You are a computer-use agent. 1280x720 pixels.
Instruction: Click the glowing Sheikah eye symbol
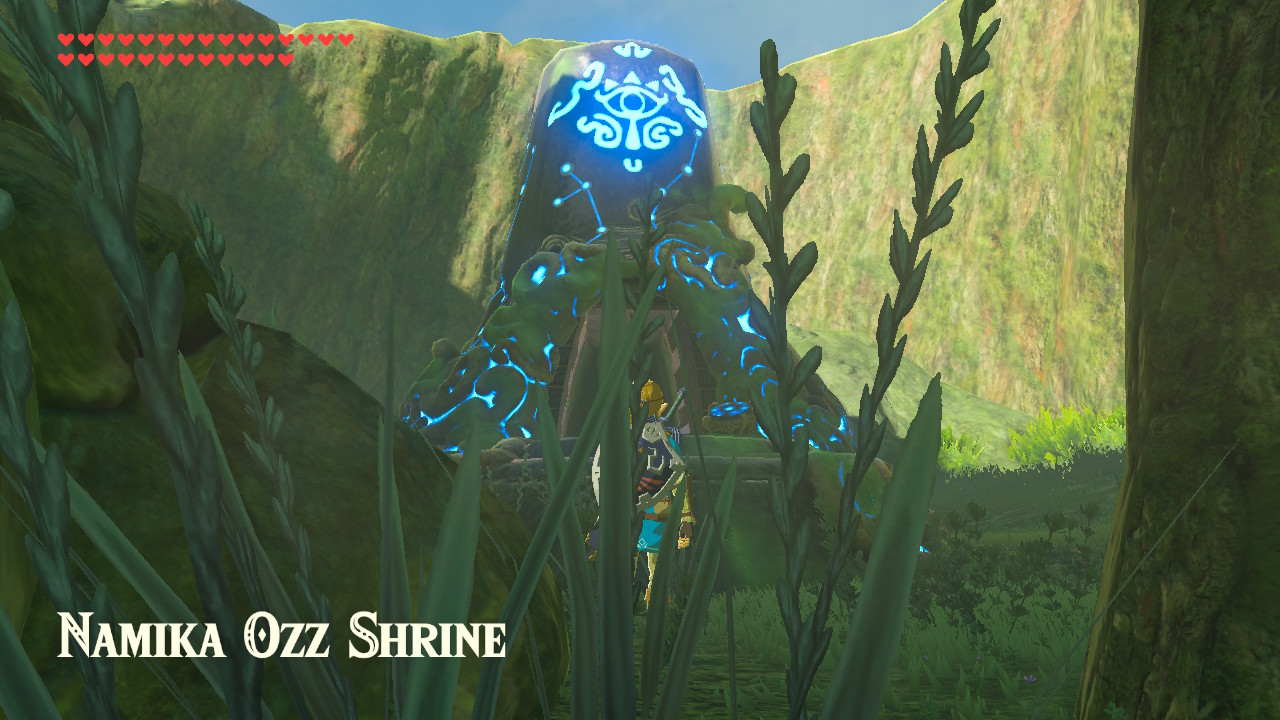tap(631, 101)
